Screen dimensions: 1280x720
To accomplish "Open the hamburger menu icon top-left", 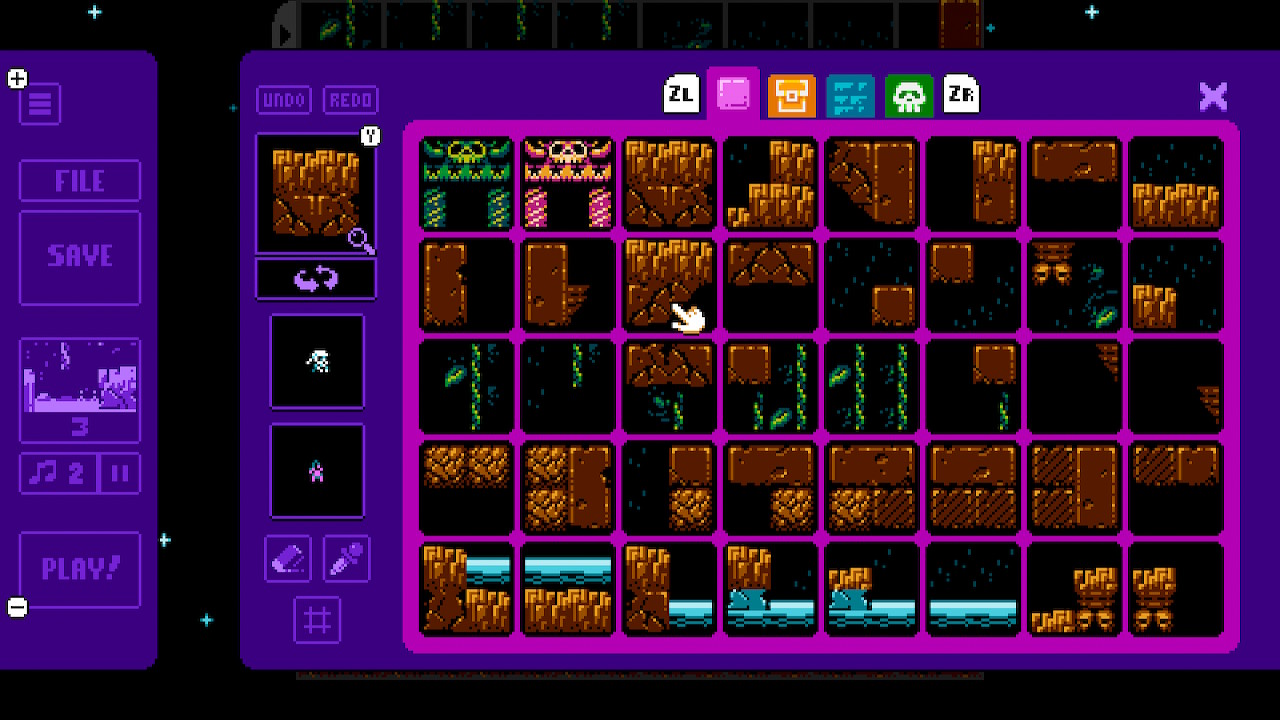I will (x=40, y=104).
